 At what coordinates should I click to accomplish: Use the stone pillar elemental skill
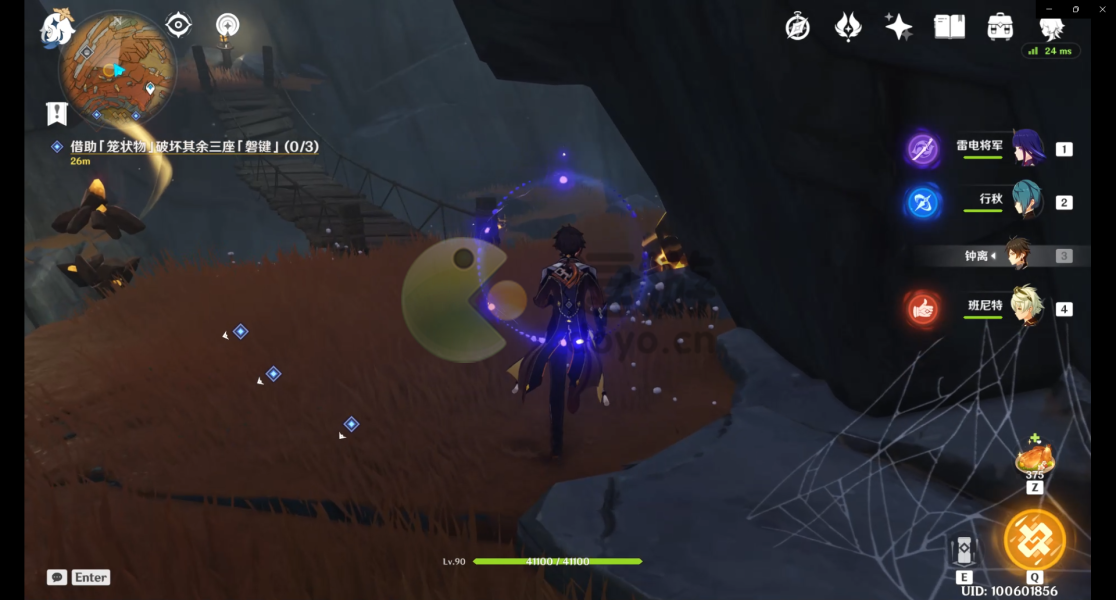[964, 551]
